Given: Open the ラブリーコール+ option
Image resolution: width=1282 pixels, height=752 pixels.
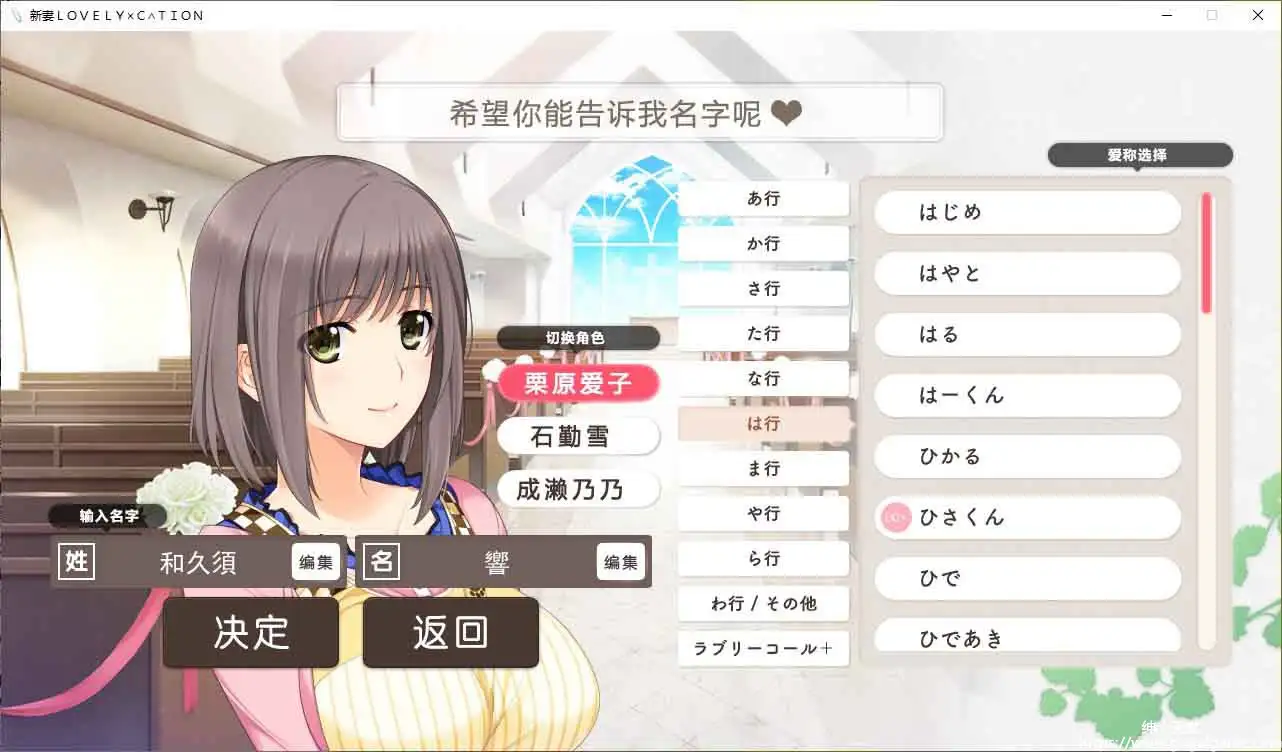Looking at the screenshot, I should point(763,649).
